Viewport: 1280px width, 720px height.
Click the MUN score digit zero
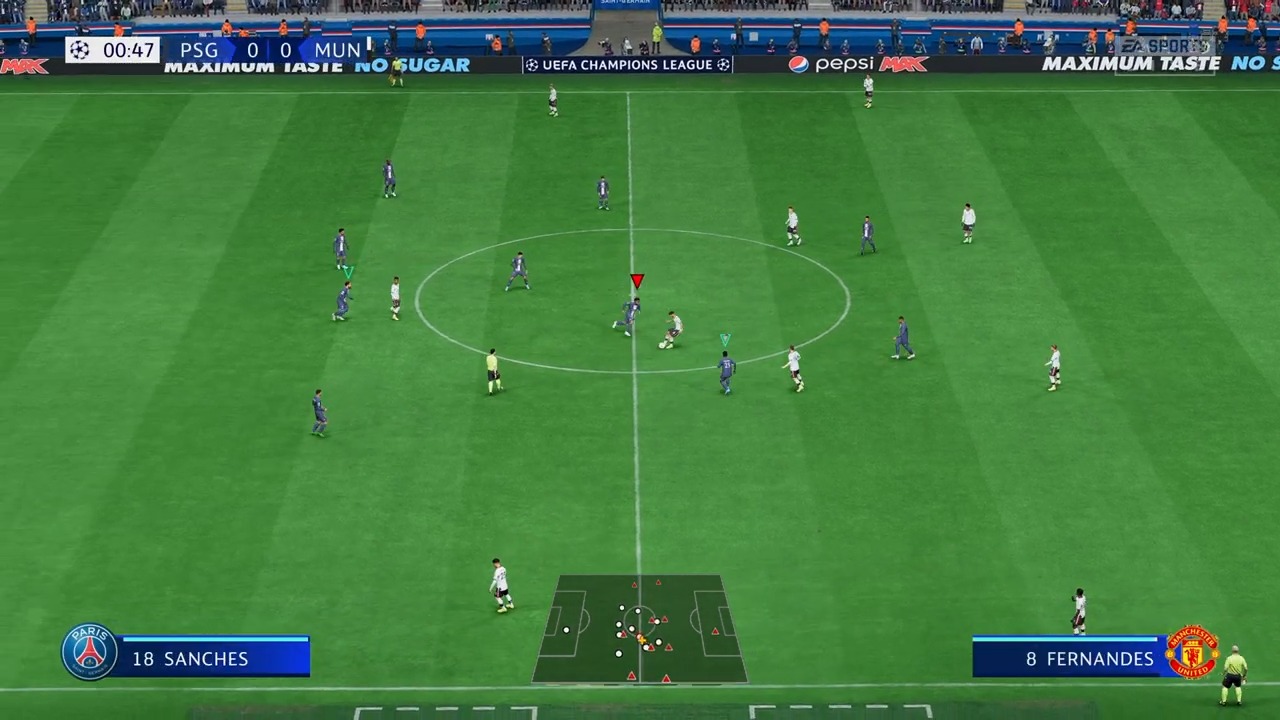pyautogui.click(x=287, y=50)
